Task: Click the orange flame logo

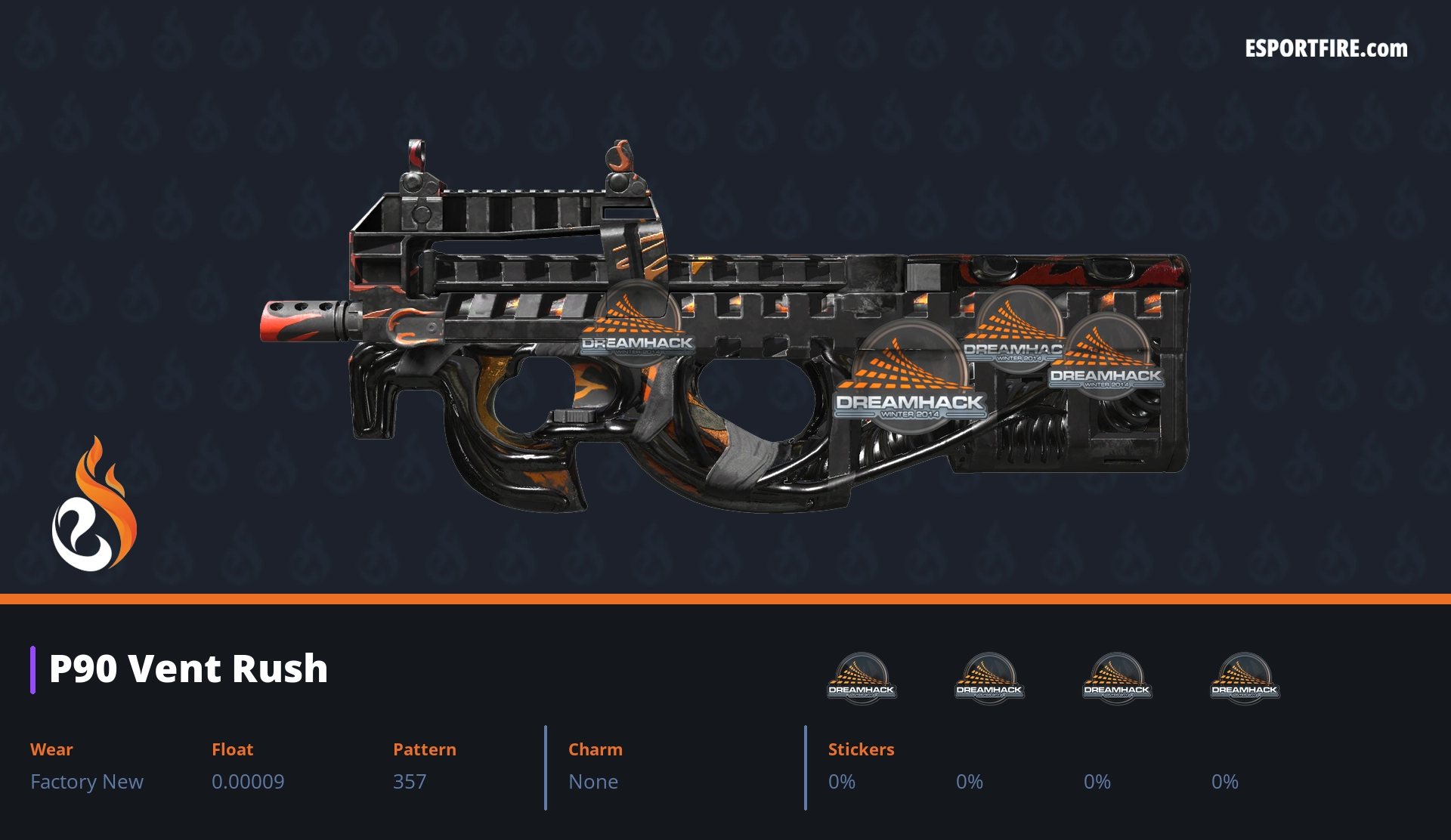Action: 94,505
